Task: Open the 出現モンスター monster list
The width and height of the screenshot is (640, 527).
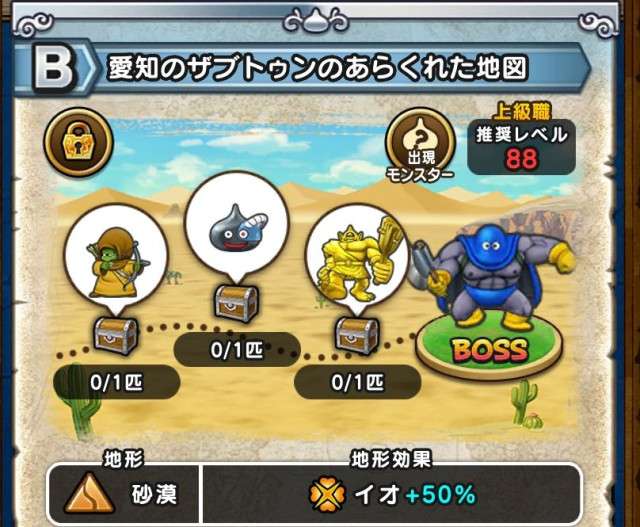Action: pyautogui.click(x=420, y=143)
